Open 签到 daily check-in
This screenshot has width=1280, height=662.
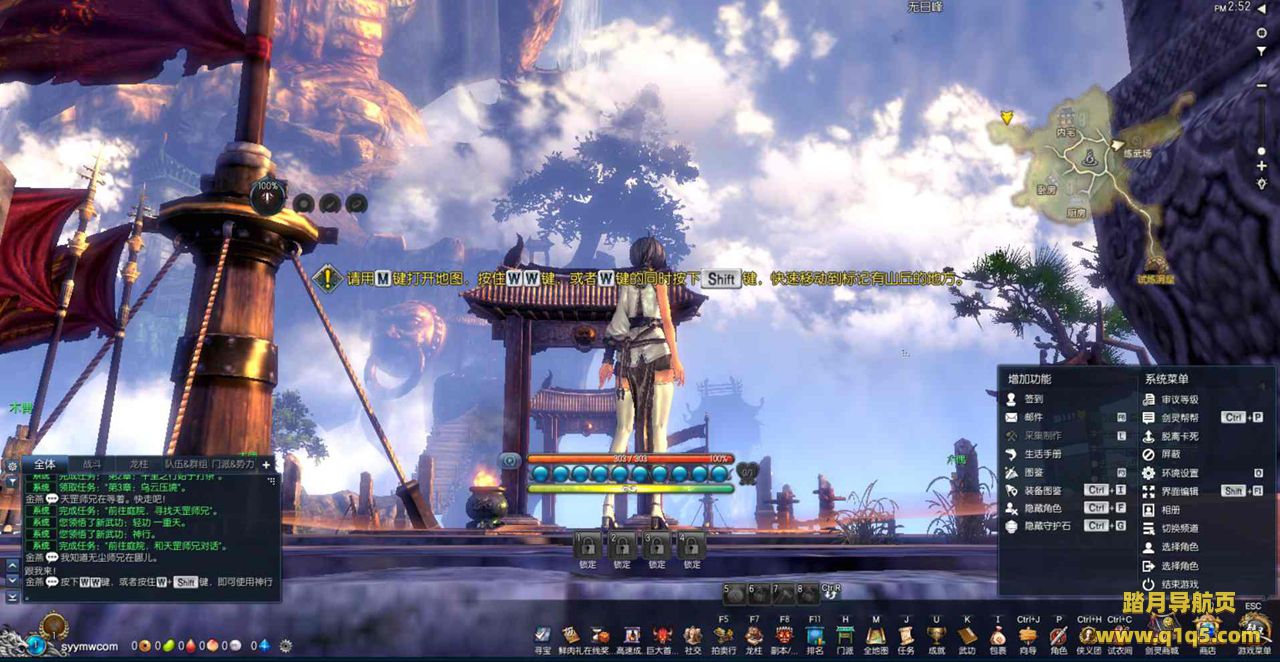[x=1034, y=399]
